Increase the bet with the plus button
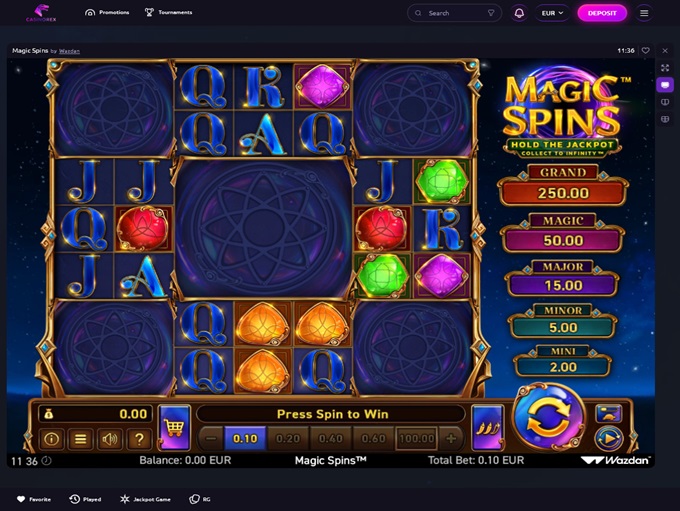Screen dimensions: 680x511 451,438
